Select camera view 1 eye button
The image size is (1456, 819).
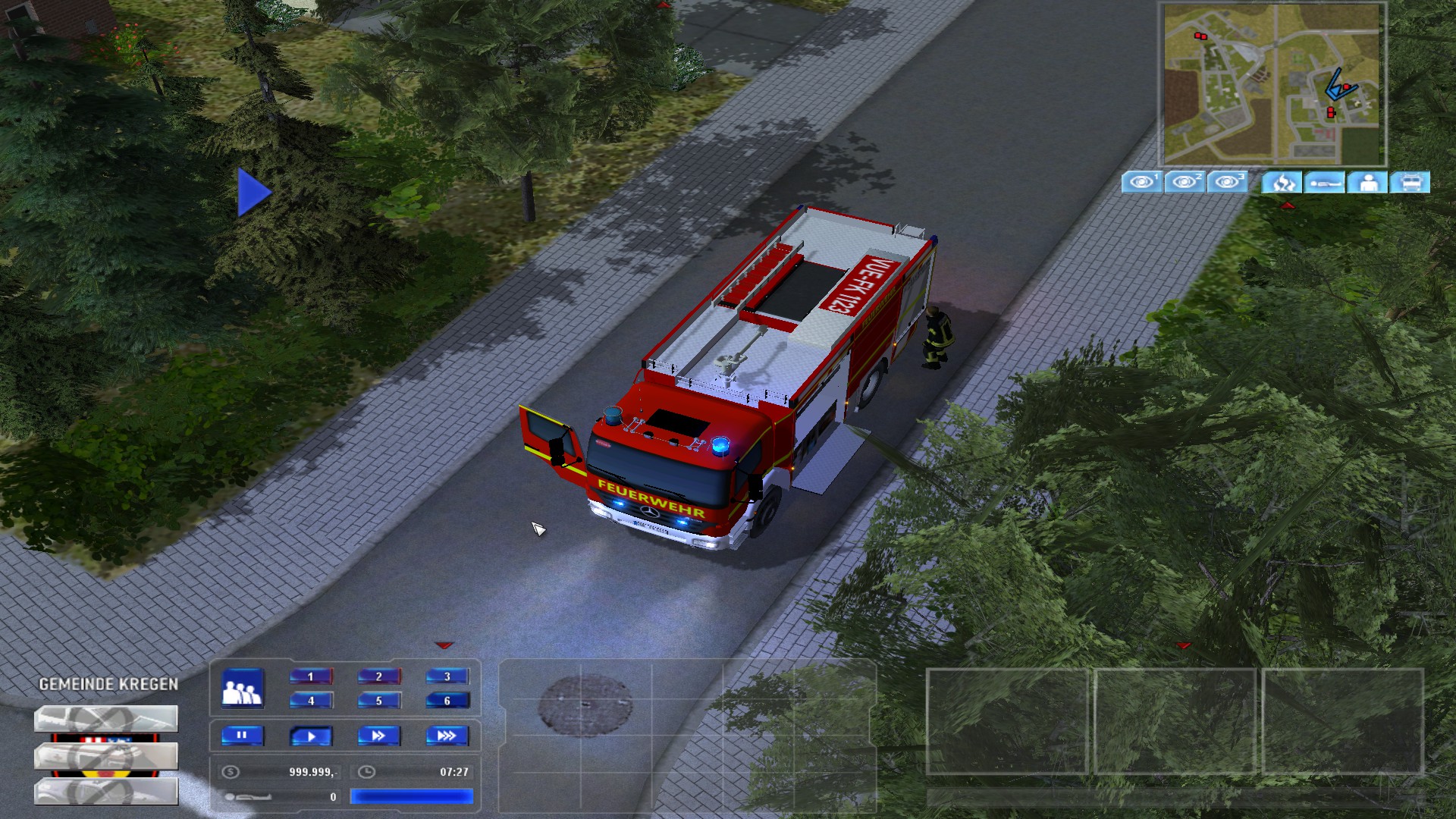(x=1141, y=182)
